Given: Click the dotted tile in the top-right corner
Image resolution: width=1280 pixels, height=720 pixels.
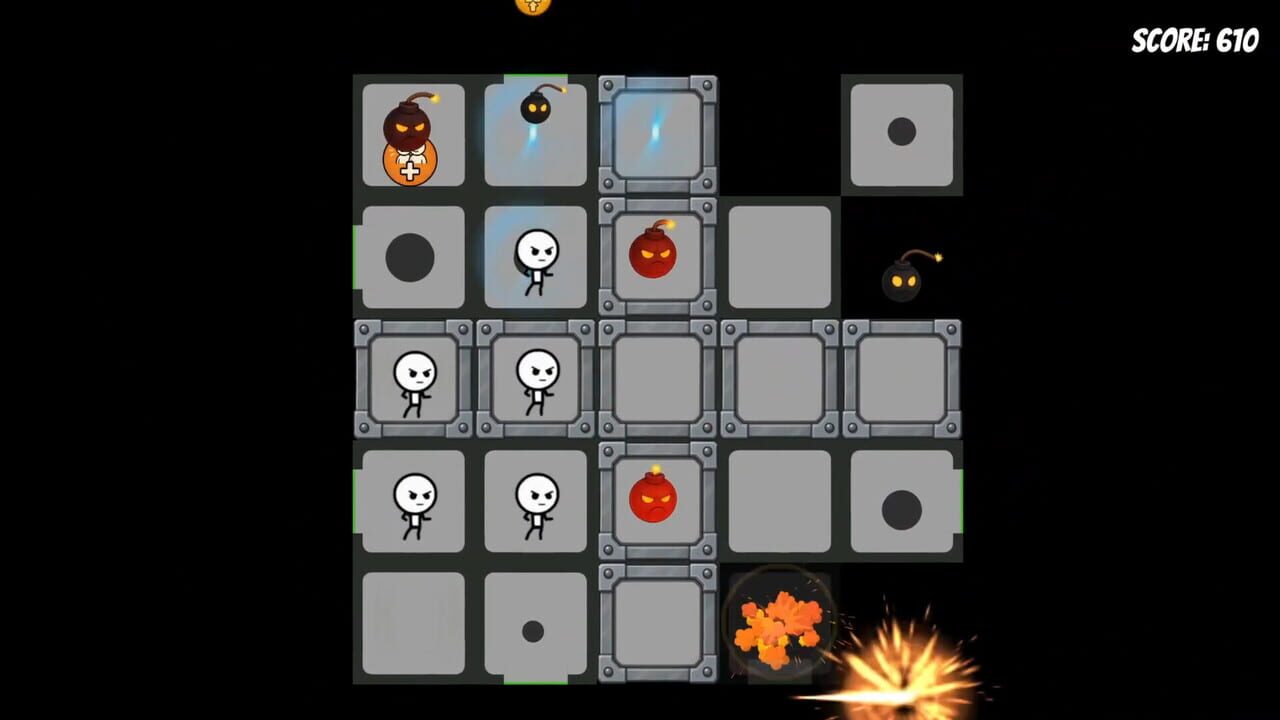Looking at the screenshot, I should pyautogui.click(x=902, y=132).
